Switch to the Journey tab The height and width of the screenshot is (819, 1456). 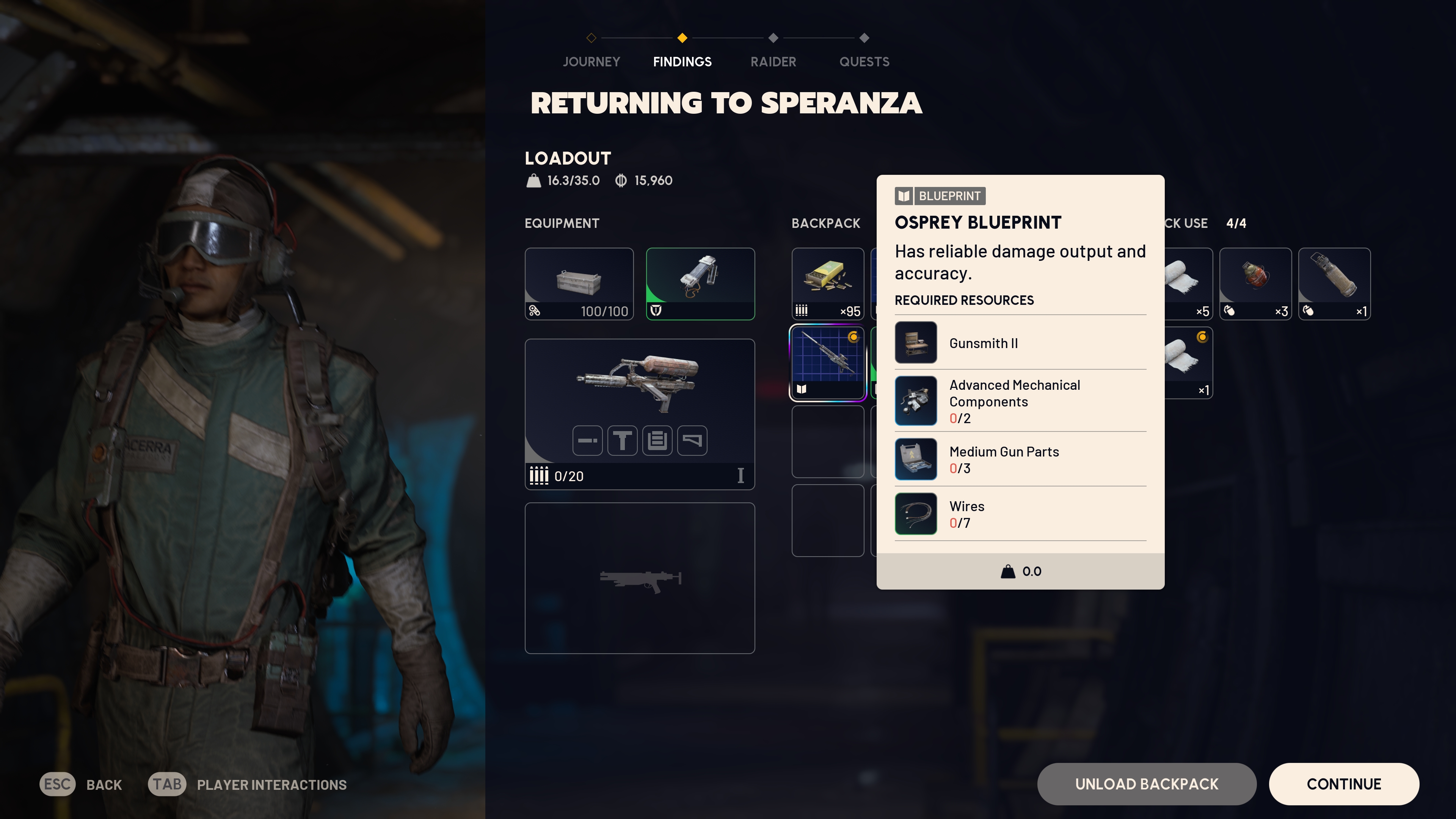pyautogui.click(x=591, y=61)
